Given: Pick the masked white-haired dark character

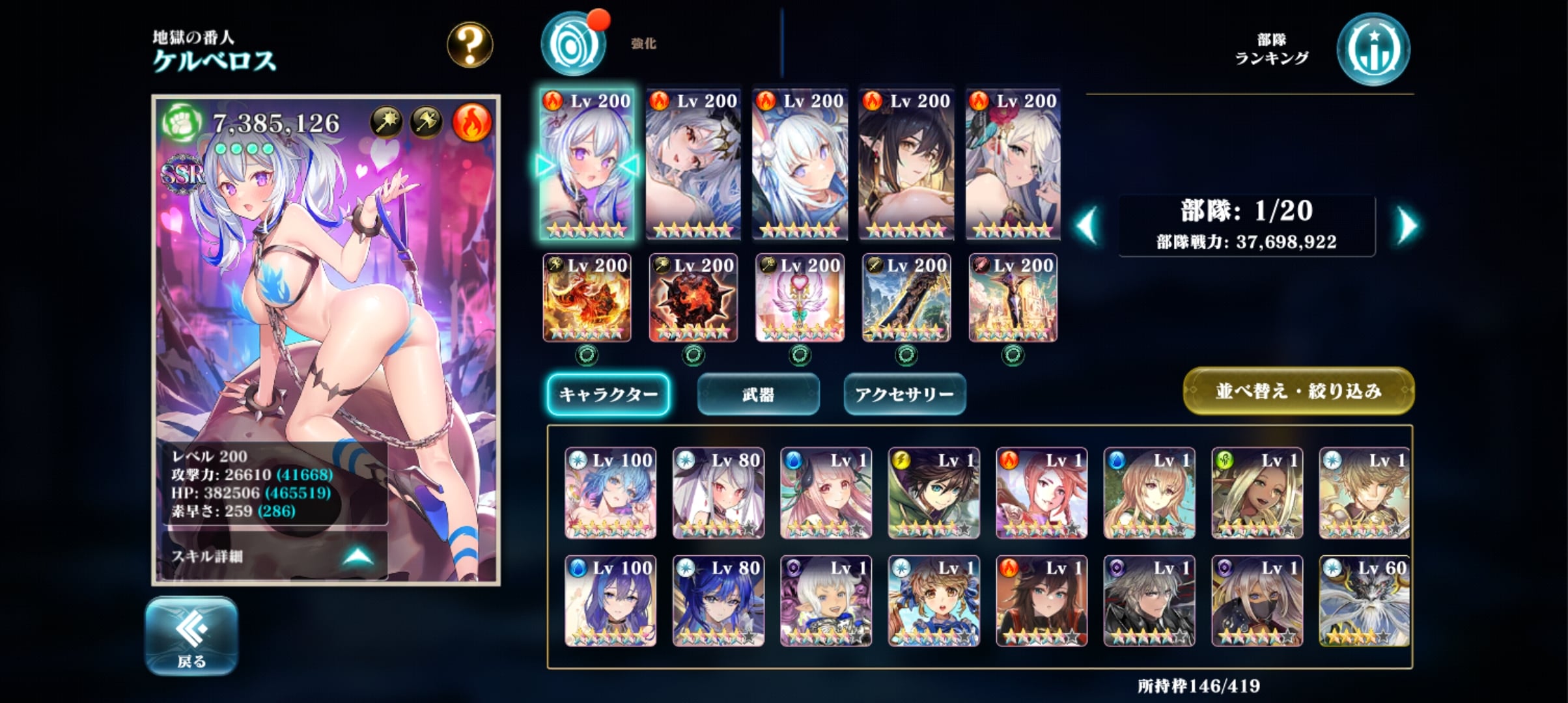Looking at the screenshot, I should (x=1257, y=601).
